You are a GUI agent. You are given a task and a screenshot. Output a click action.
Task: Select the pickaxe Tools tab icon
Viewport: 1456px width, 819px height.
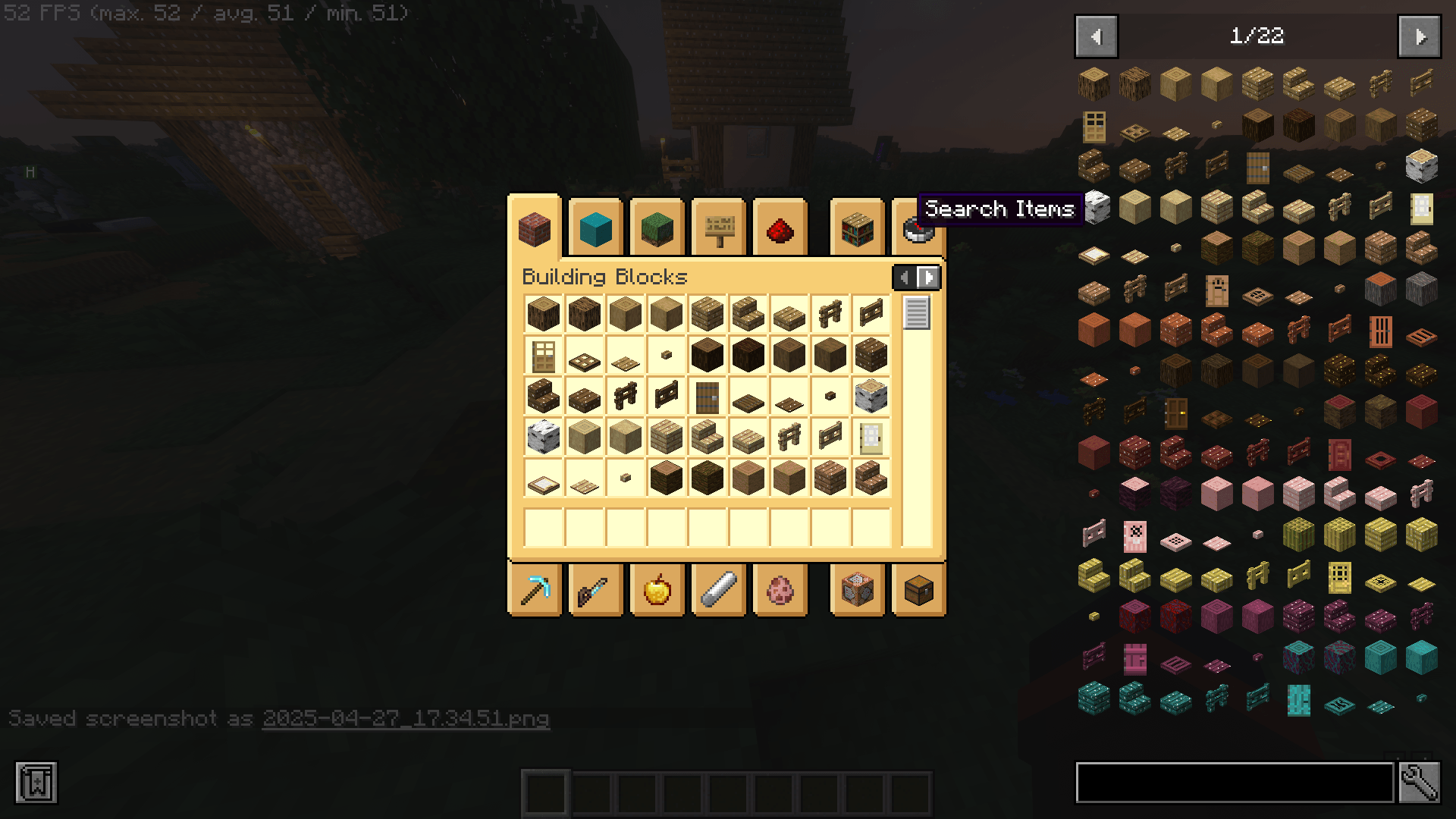535,590
